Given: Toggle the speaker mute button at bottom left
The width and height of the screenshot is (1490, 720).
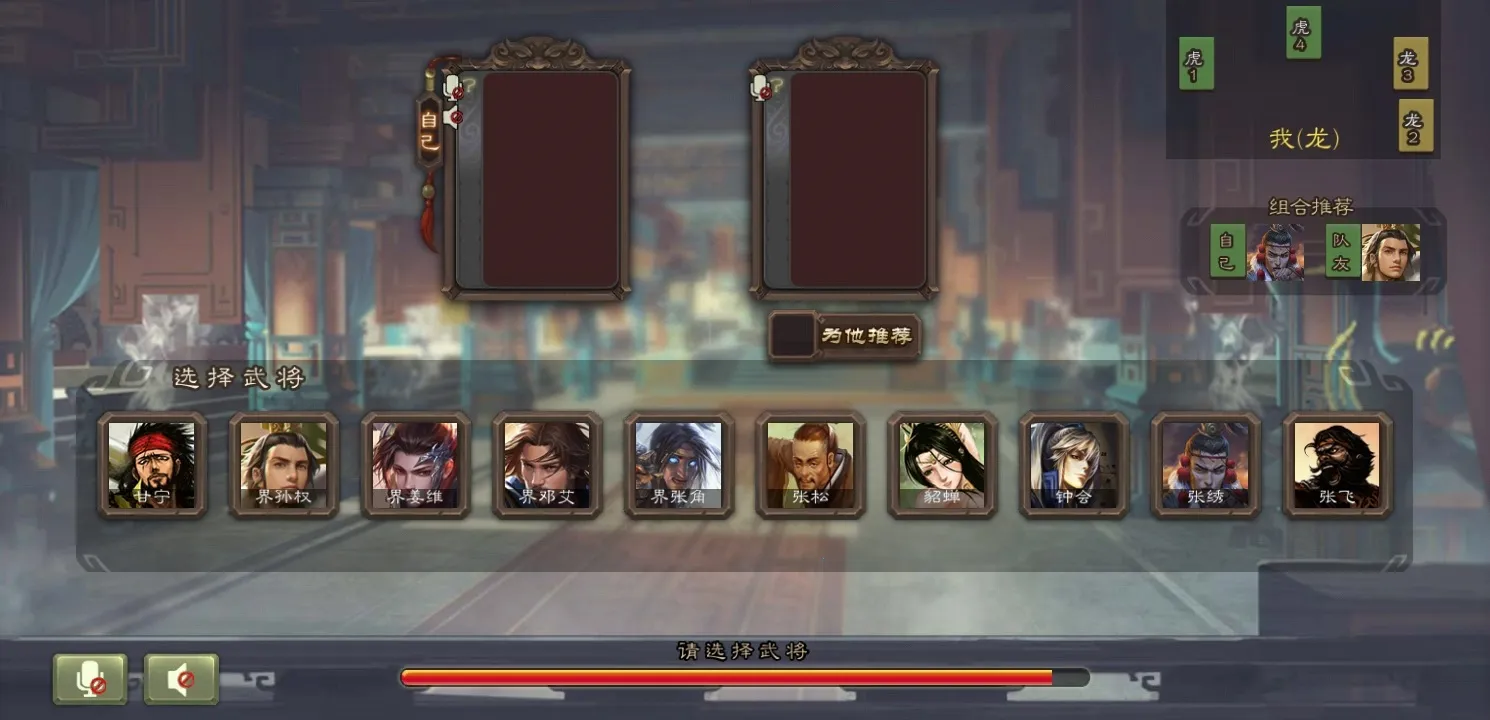Looking at the screenshot, I should 180,678.
